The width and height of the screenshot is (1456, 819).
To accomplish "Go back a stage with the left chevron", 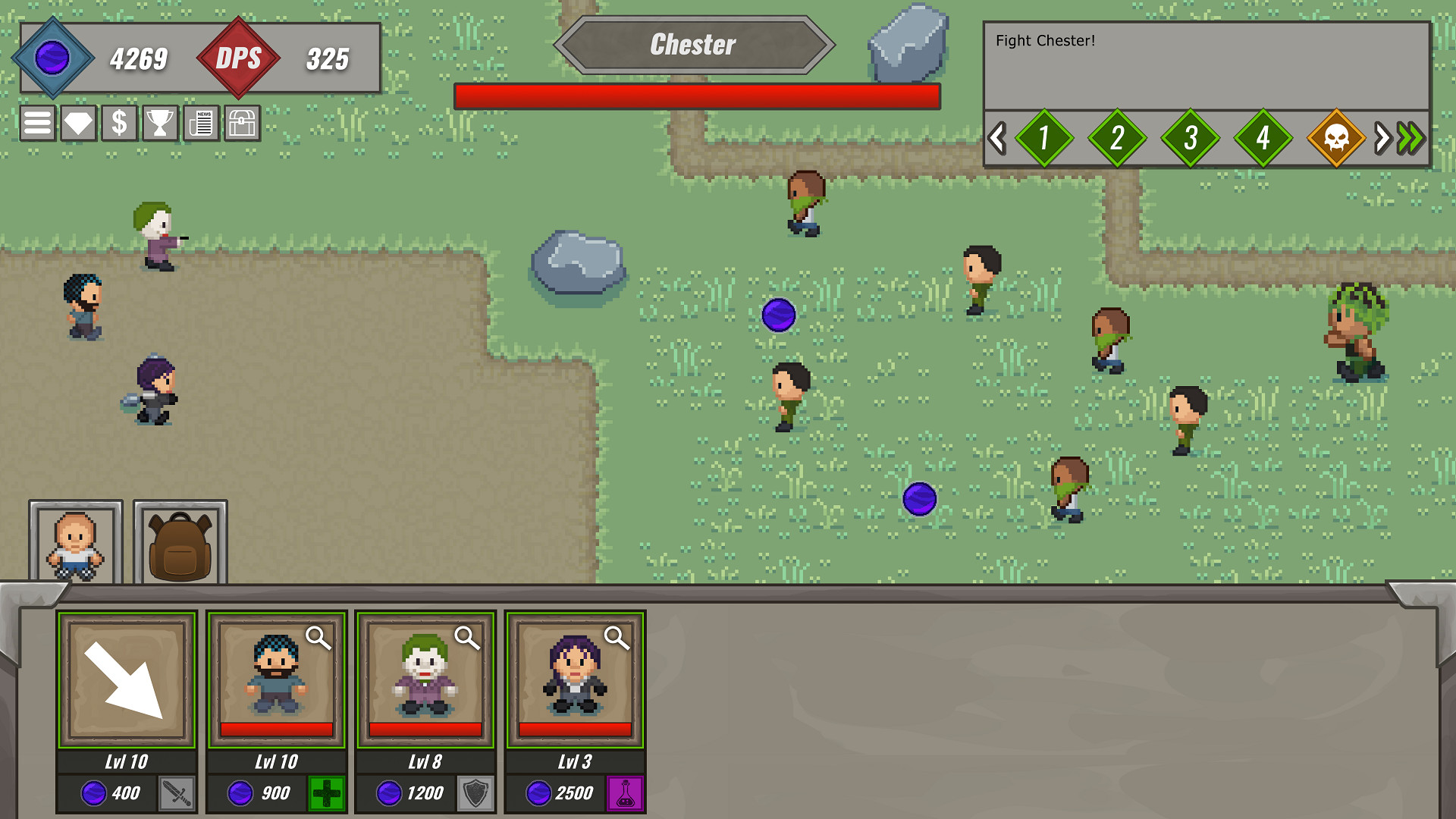I will [x=997, y=139].
